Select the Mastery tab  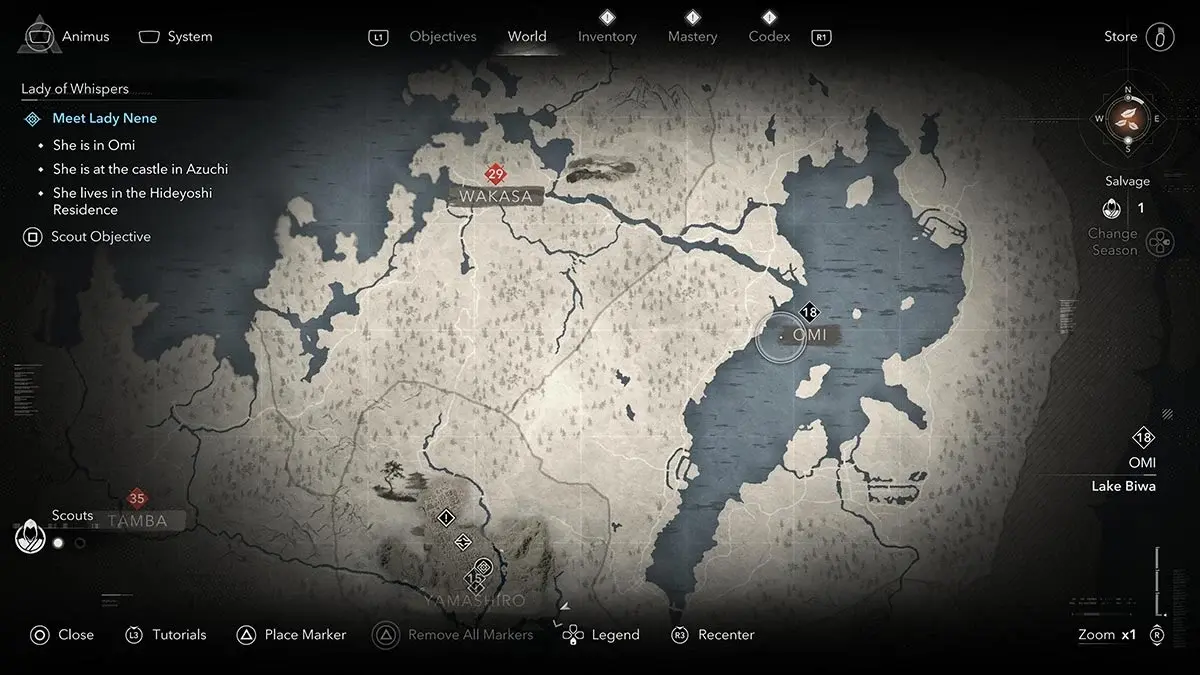(x=692, y=37)
